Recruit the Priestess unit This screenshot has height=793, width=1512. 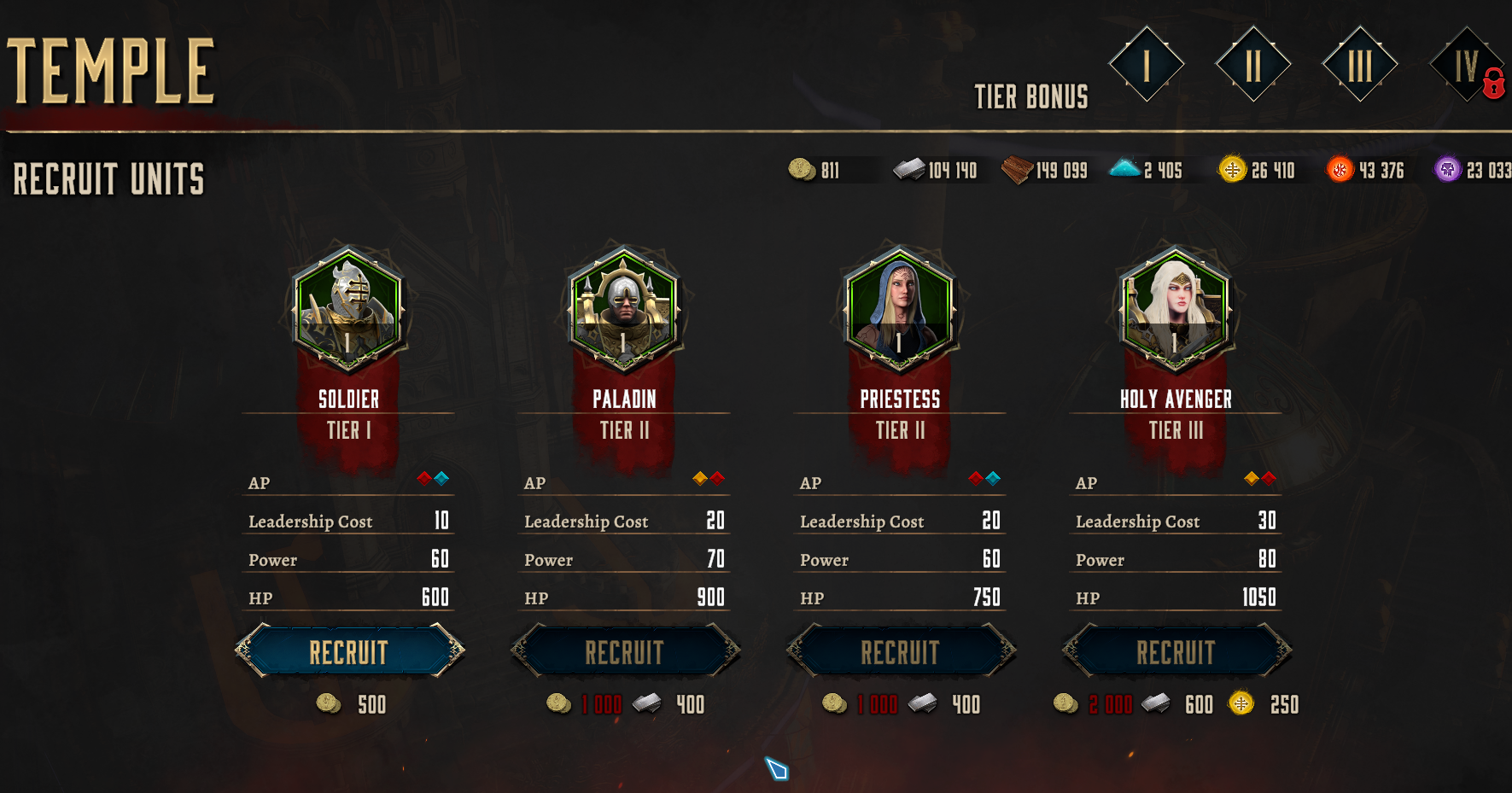click(901, 652)
